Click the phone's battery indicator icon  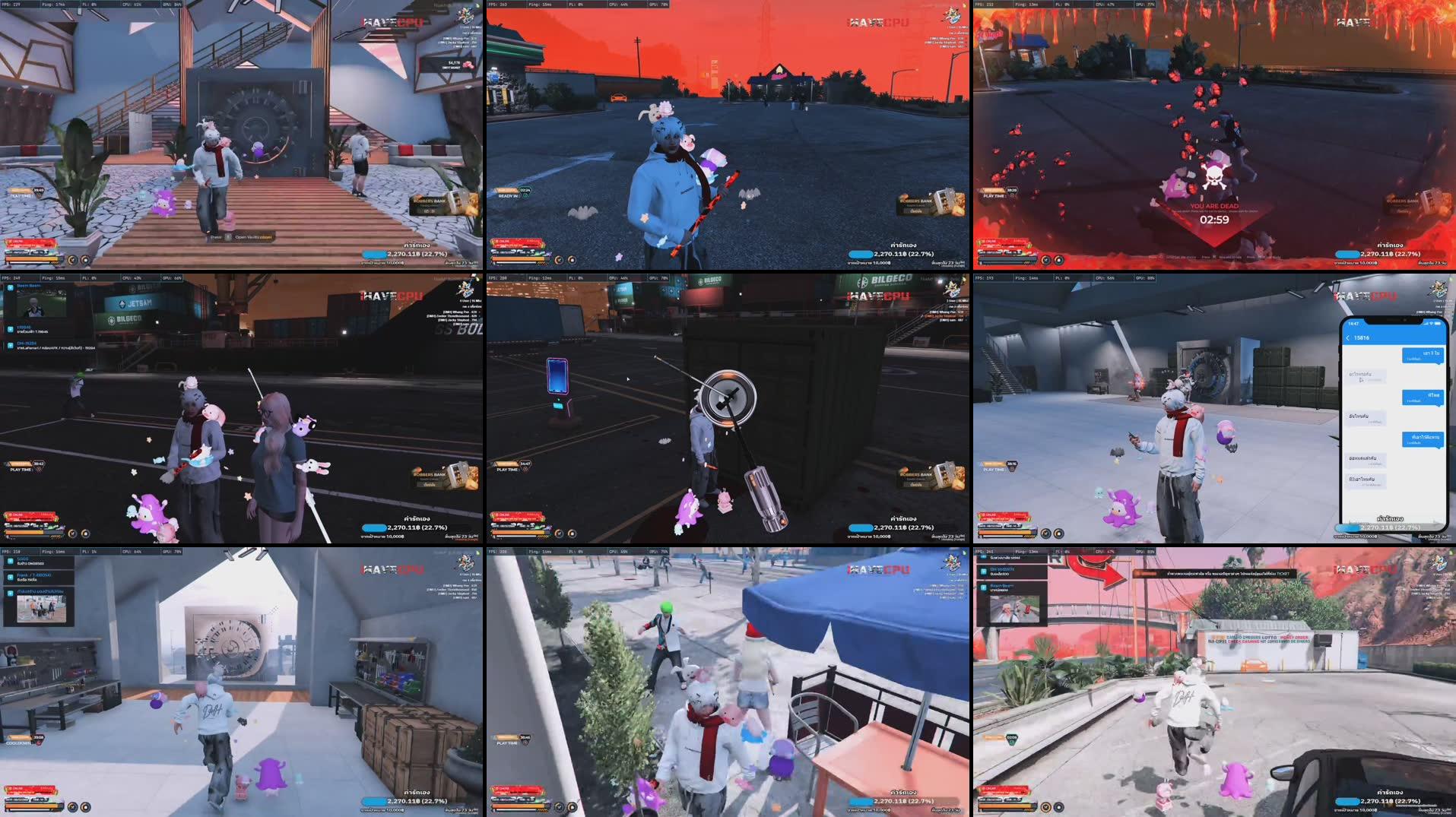pyautogui.click(x=1437, y=323)
